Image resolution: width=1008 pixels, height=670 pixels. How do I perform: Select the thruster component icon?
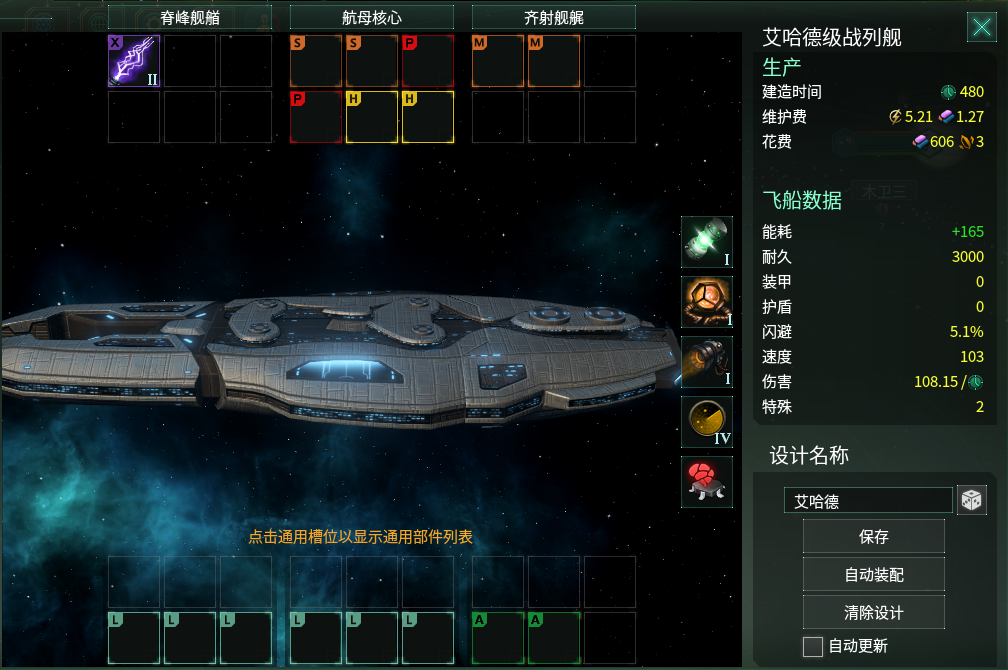pyautogui.click(x=707, y=362)
